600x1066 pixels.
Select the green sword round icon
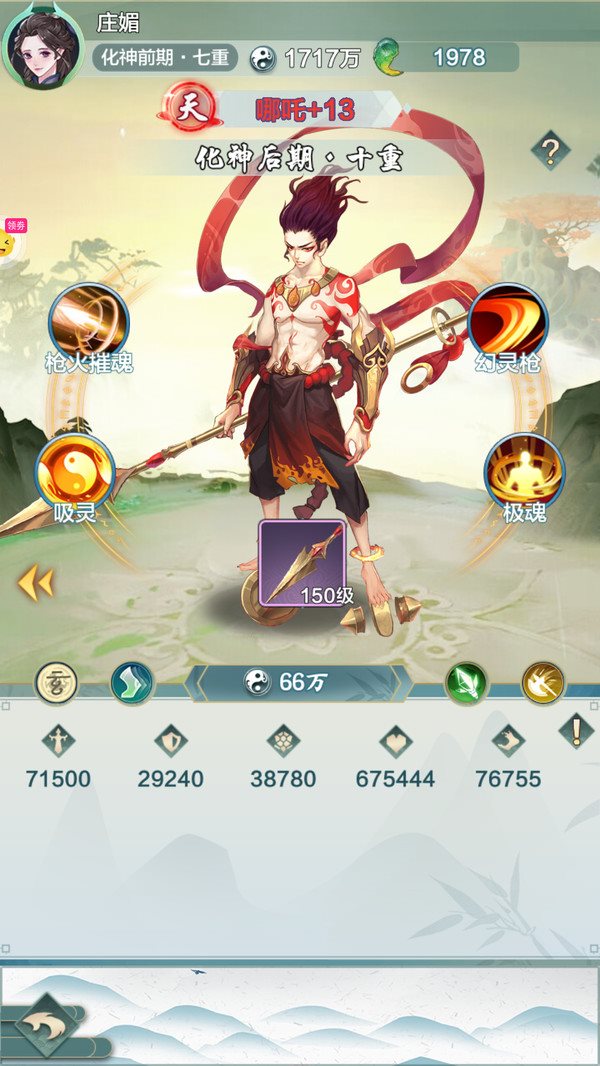(466, 683)
